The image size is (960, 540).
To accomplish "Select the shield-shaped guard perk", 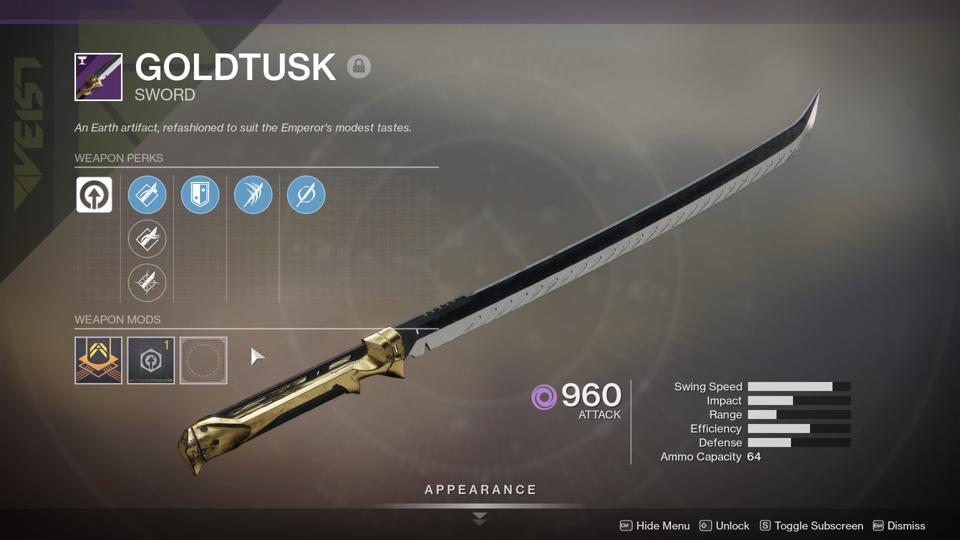I will [200, 195].
